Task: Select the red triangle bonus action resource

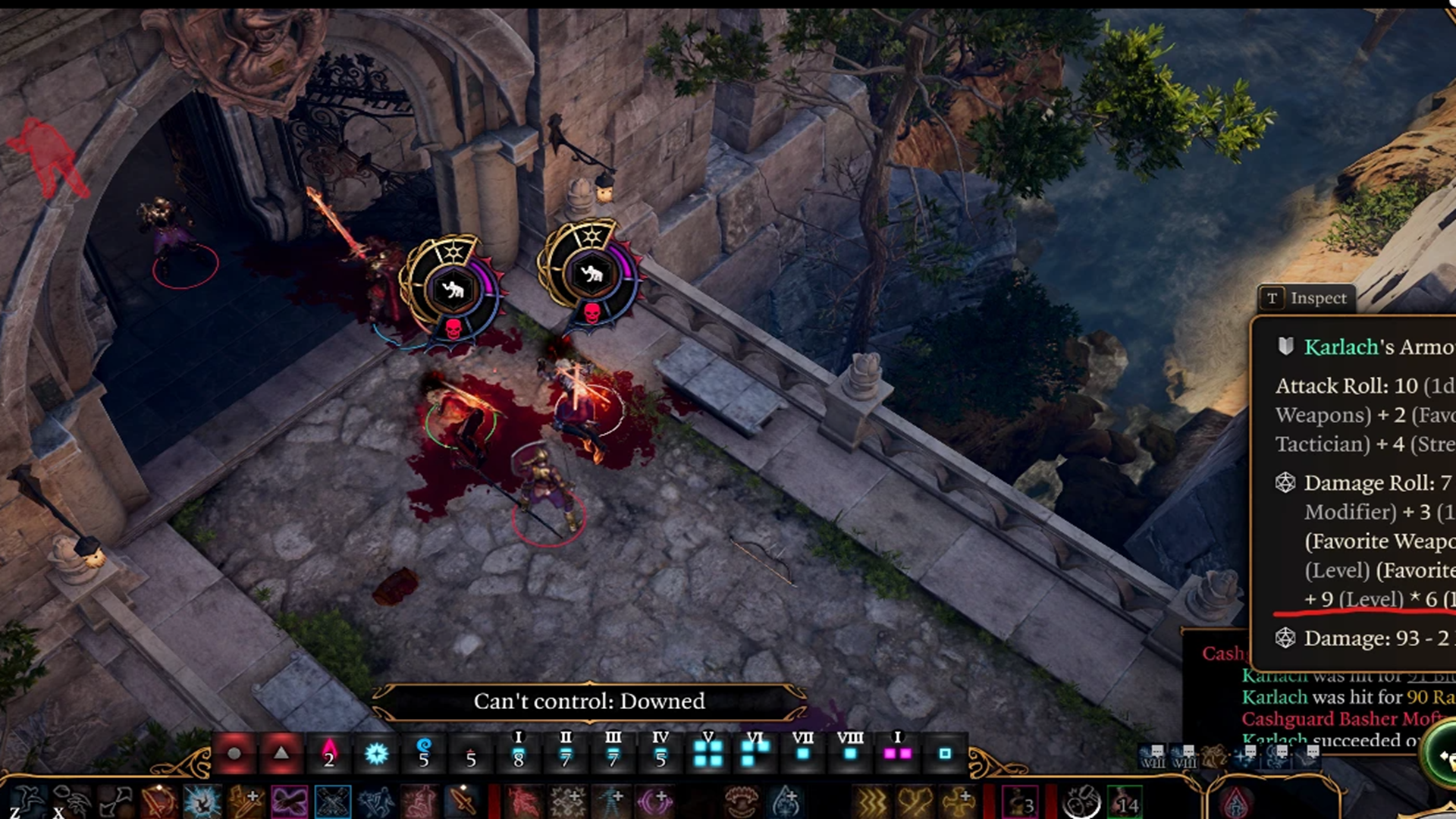Action: [281, 753]
